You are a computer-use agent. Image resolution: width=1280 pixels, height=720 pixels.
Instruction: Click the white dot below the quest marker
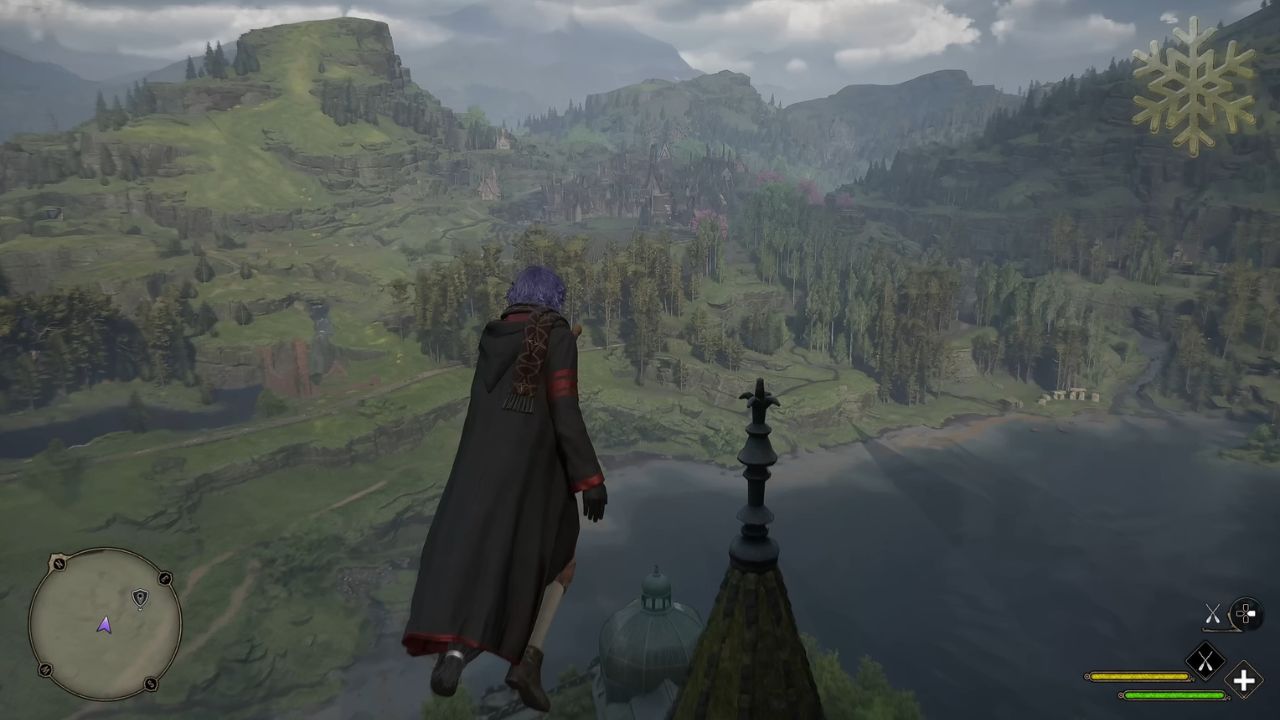coord(140,608)
